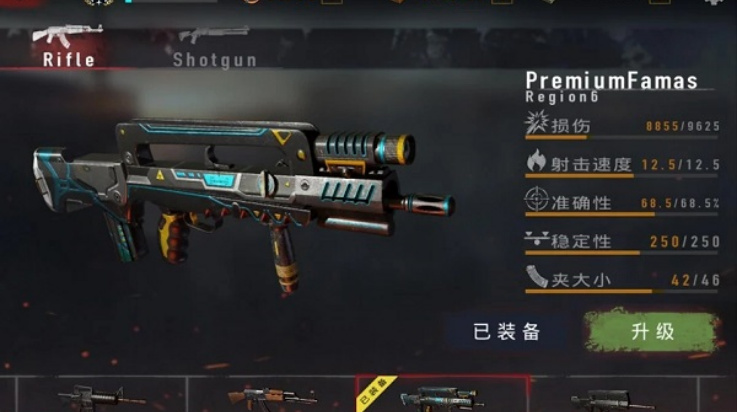Screen dimensions: 737x412
Task: Click the 已装备 equipped button
Action: point(506,332)
